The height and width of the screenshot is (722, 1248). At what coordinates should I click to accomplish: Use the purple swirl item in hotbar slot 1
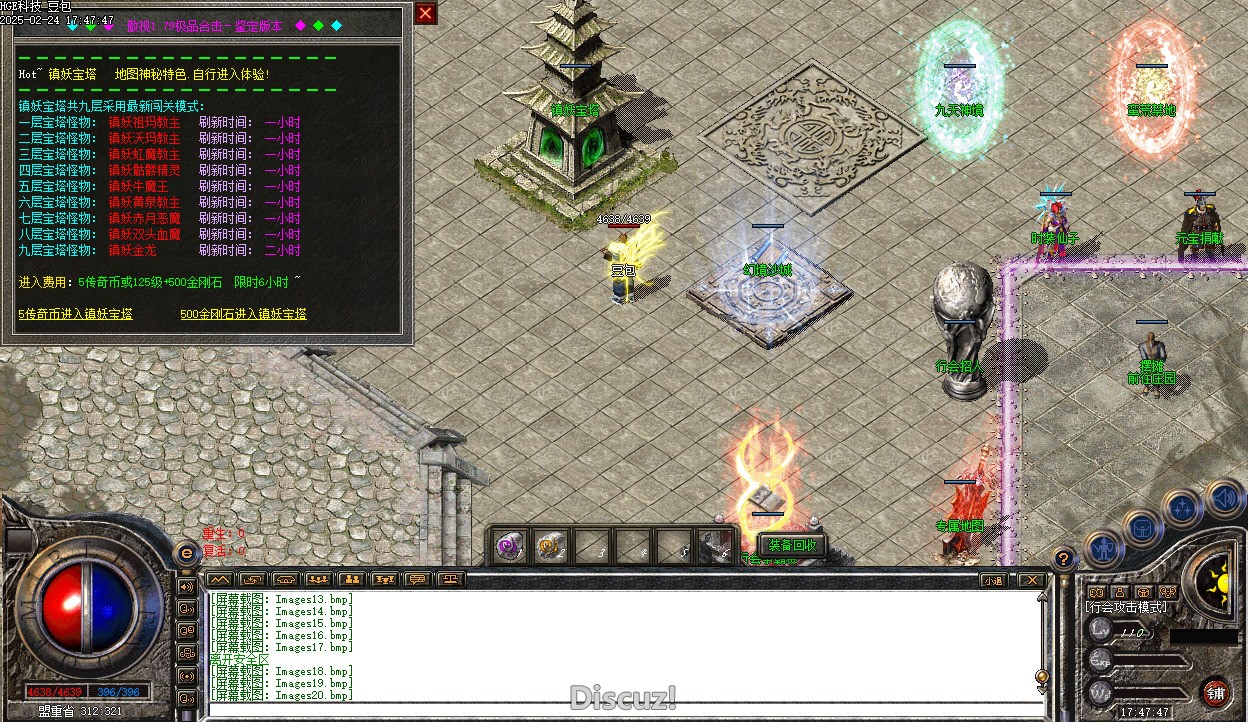pos(510,547)
